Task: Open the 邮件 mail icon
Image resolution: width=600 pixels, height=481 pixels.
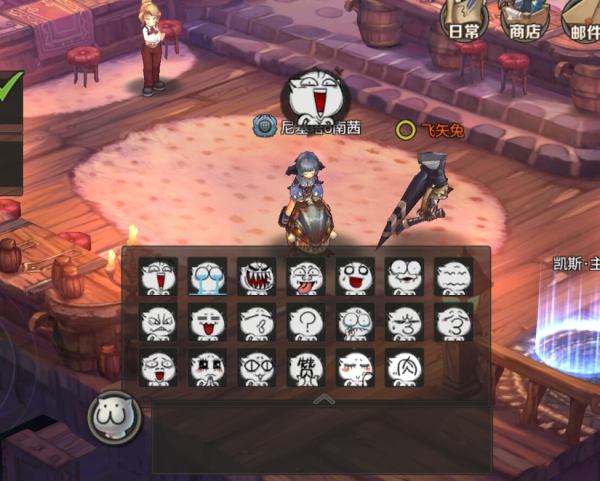Action: click(584, 20)
